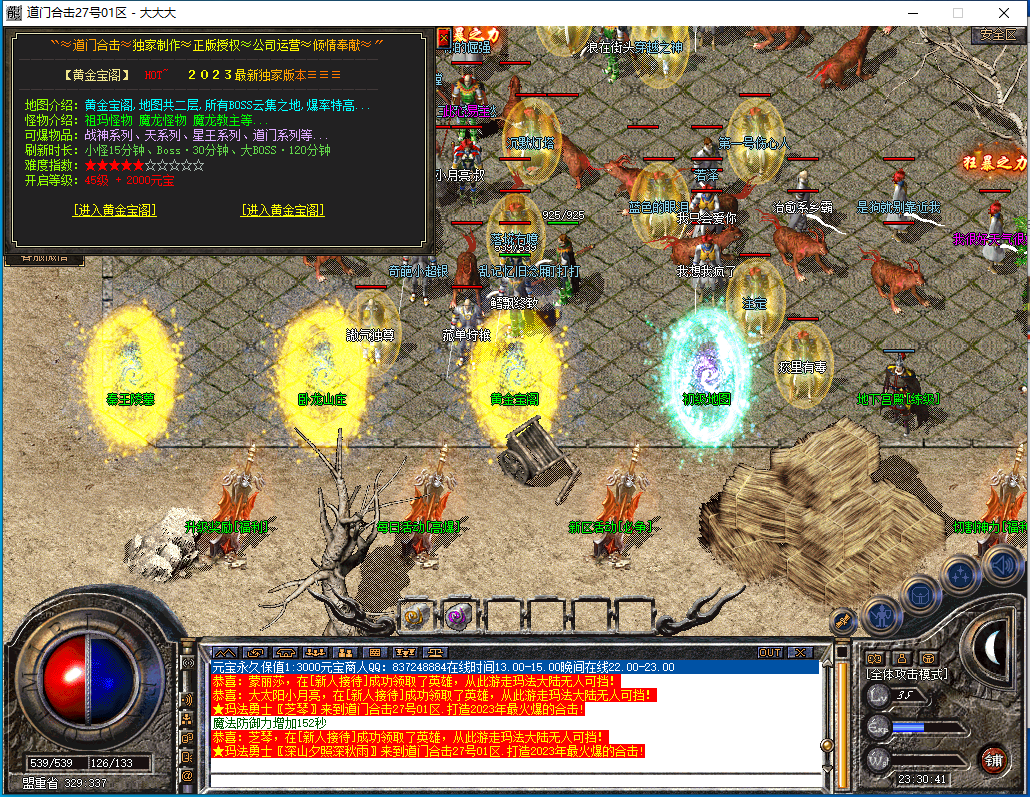Click the 安全区 label at top right
Image resolution: width=1030 pixels, height=797 pixels.
998,34
